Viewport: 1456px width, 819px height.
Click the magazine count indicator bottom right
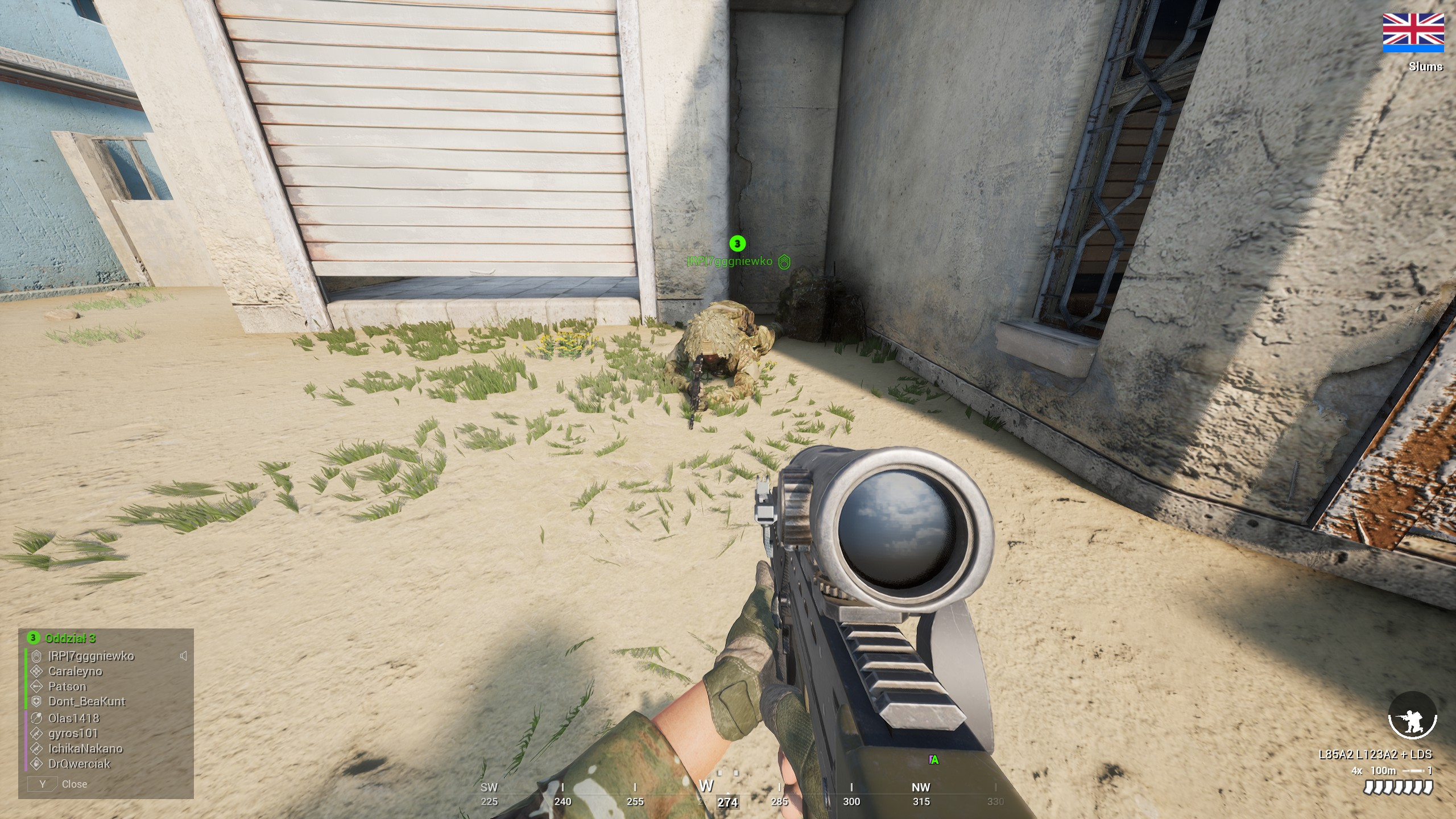pyautogui.click(x=1399, y=788)
